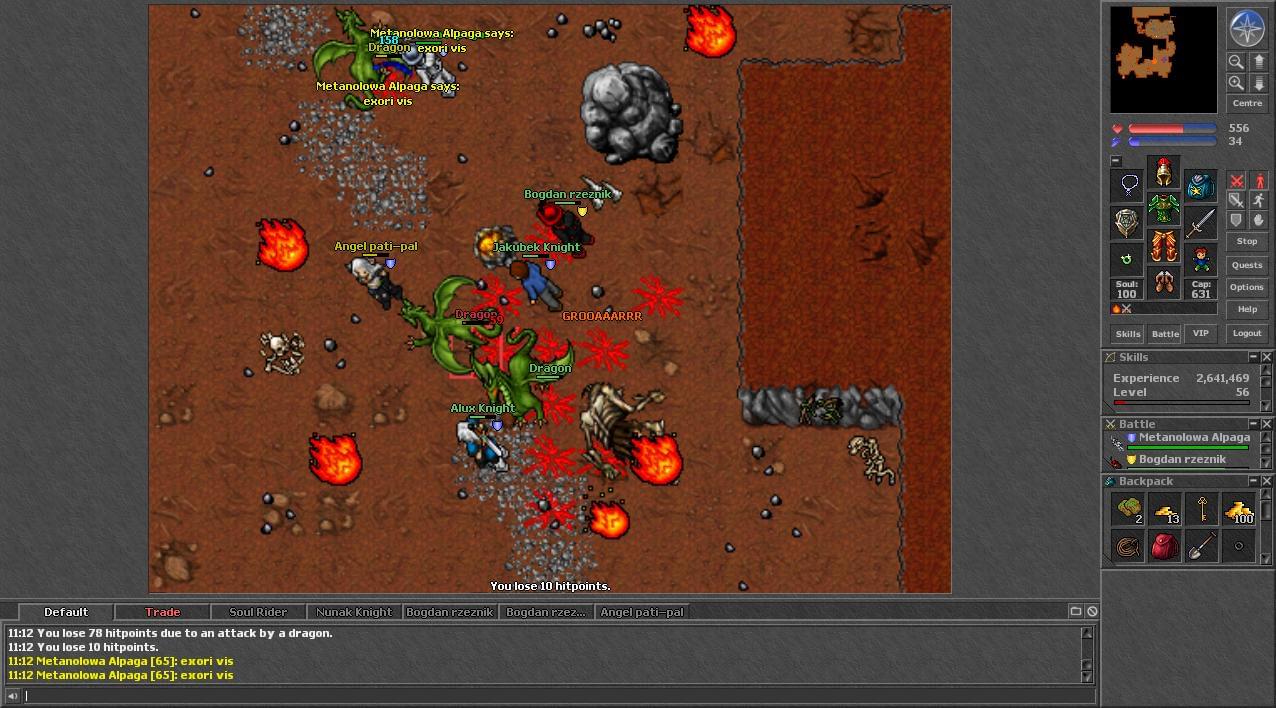The width and height of the screenshot is (1276, 708).
Task: Target Metanolowa Alpaga in the Battle list
Action: tap(1194, 438)
